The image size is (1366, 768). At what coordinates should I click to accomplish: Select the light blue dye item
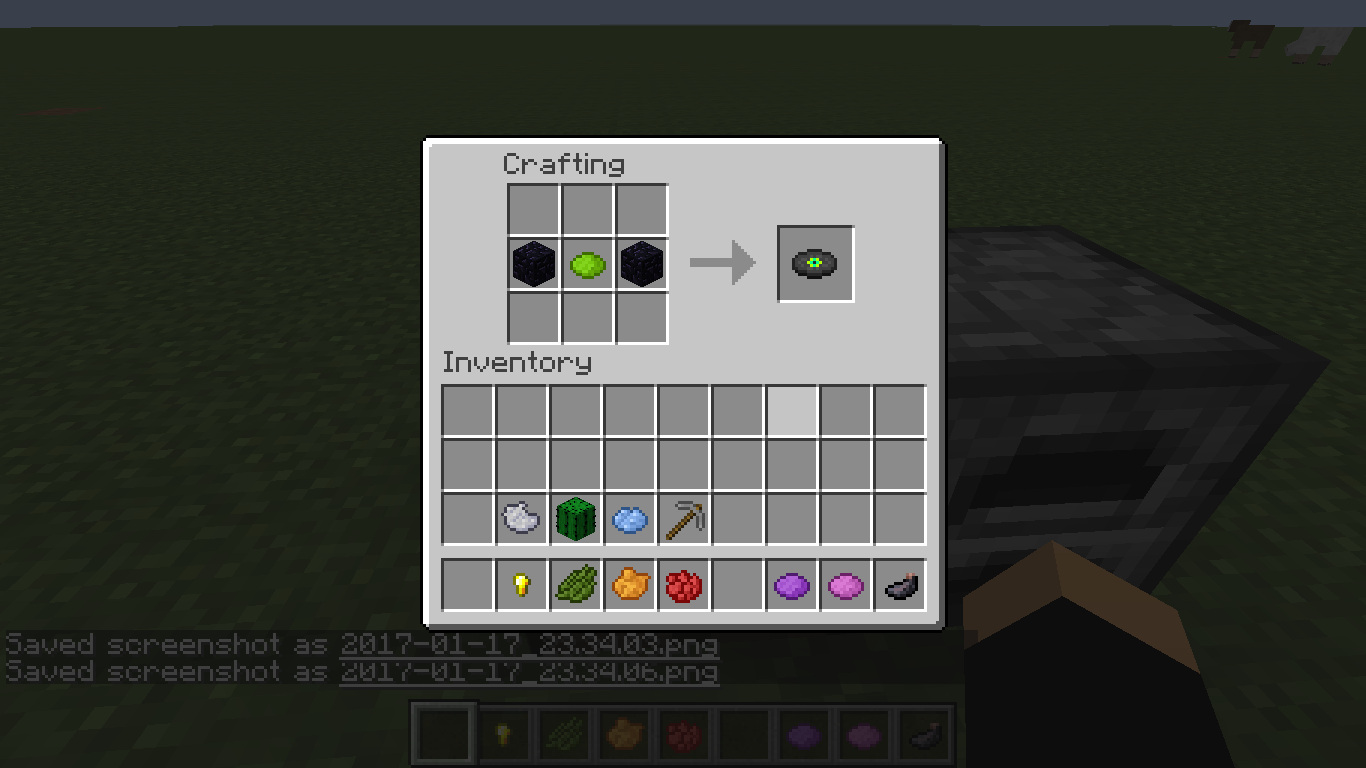click(x=629, y=518)
